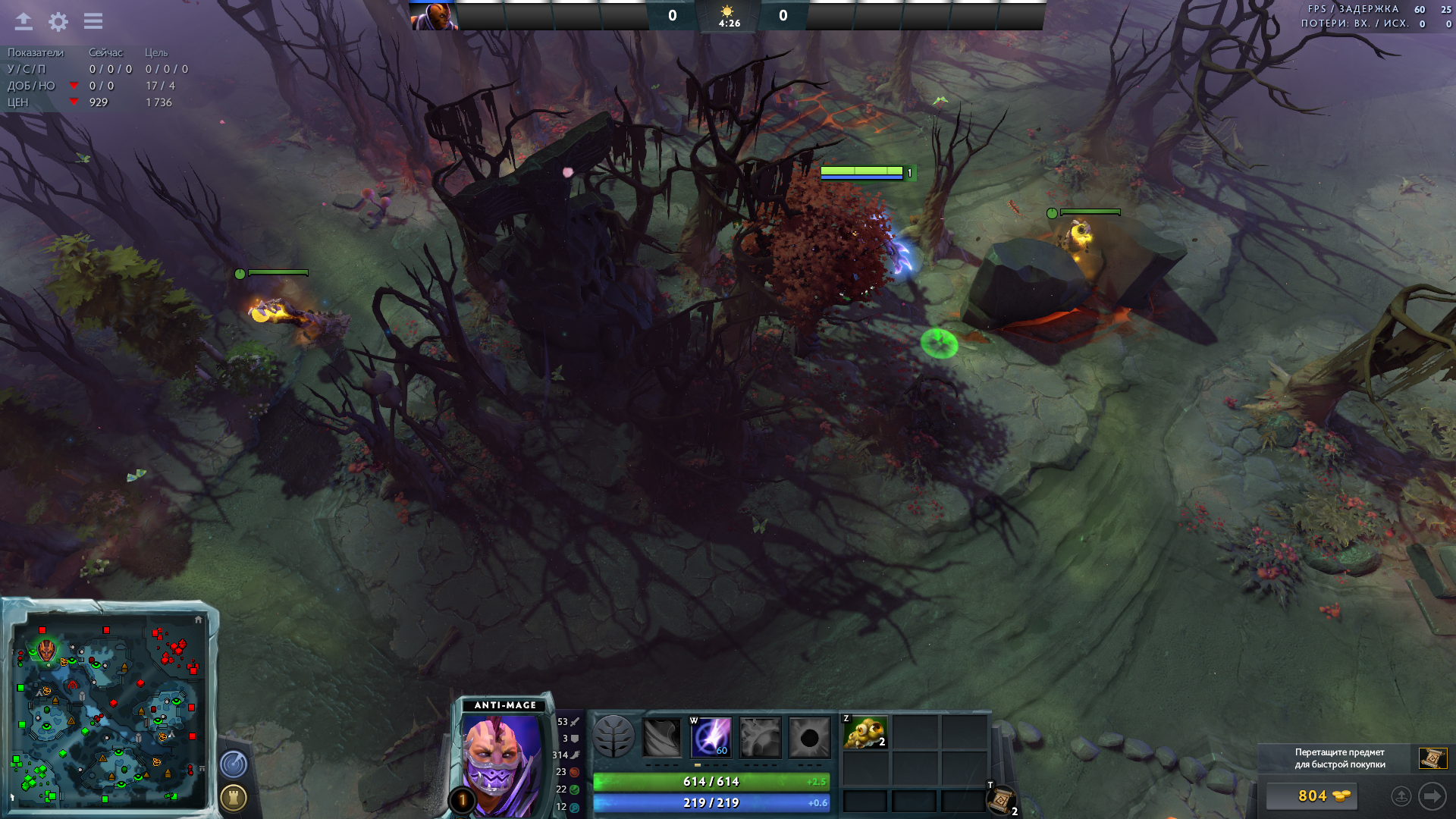Use the Sentry Ward item slot
The width and height of the screenshot is (1456, 819).
tap(865, 733)
